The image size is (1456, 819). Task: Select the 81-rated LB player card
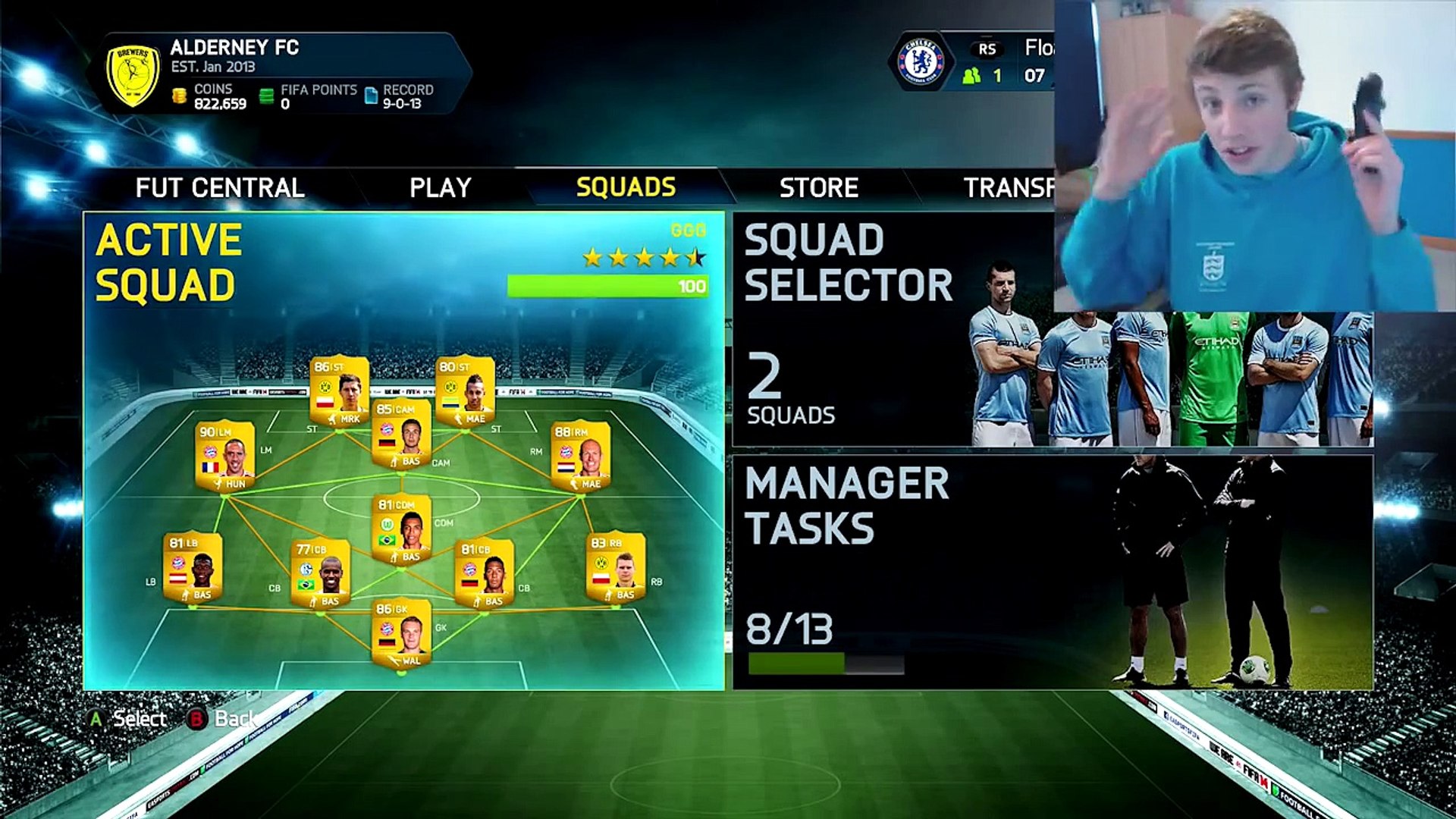(x=193, y=568)
